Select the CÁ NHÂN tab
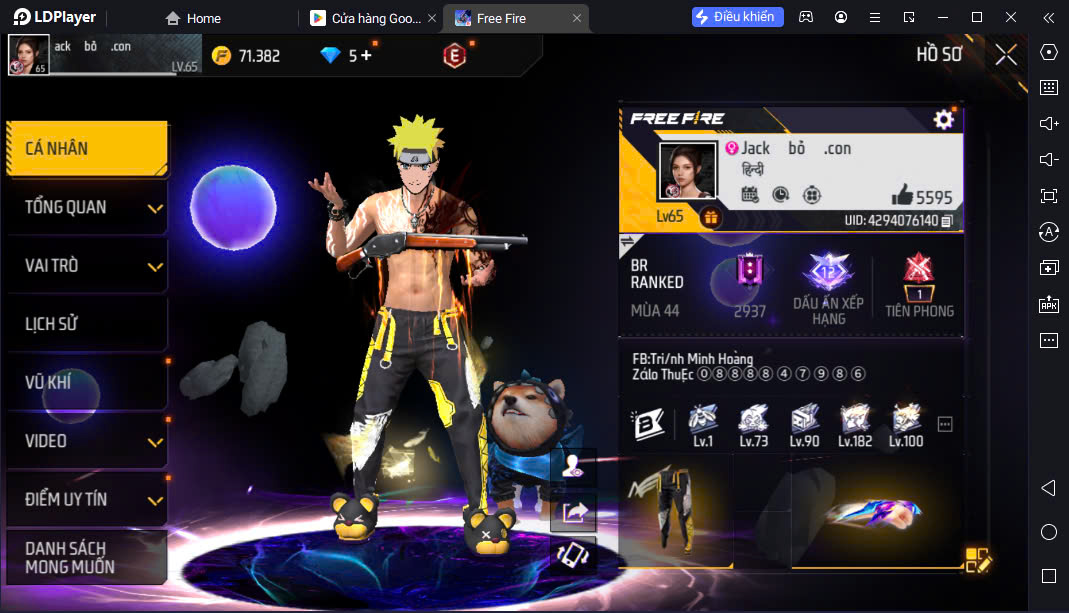The image size is (1069, 613). 86,149
